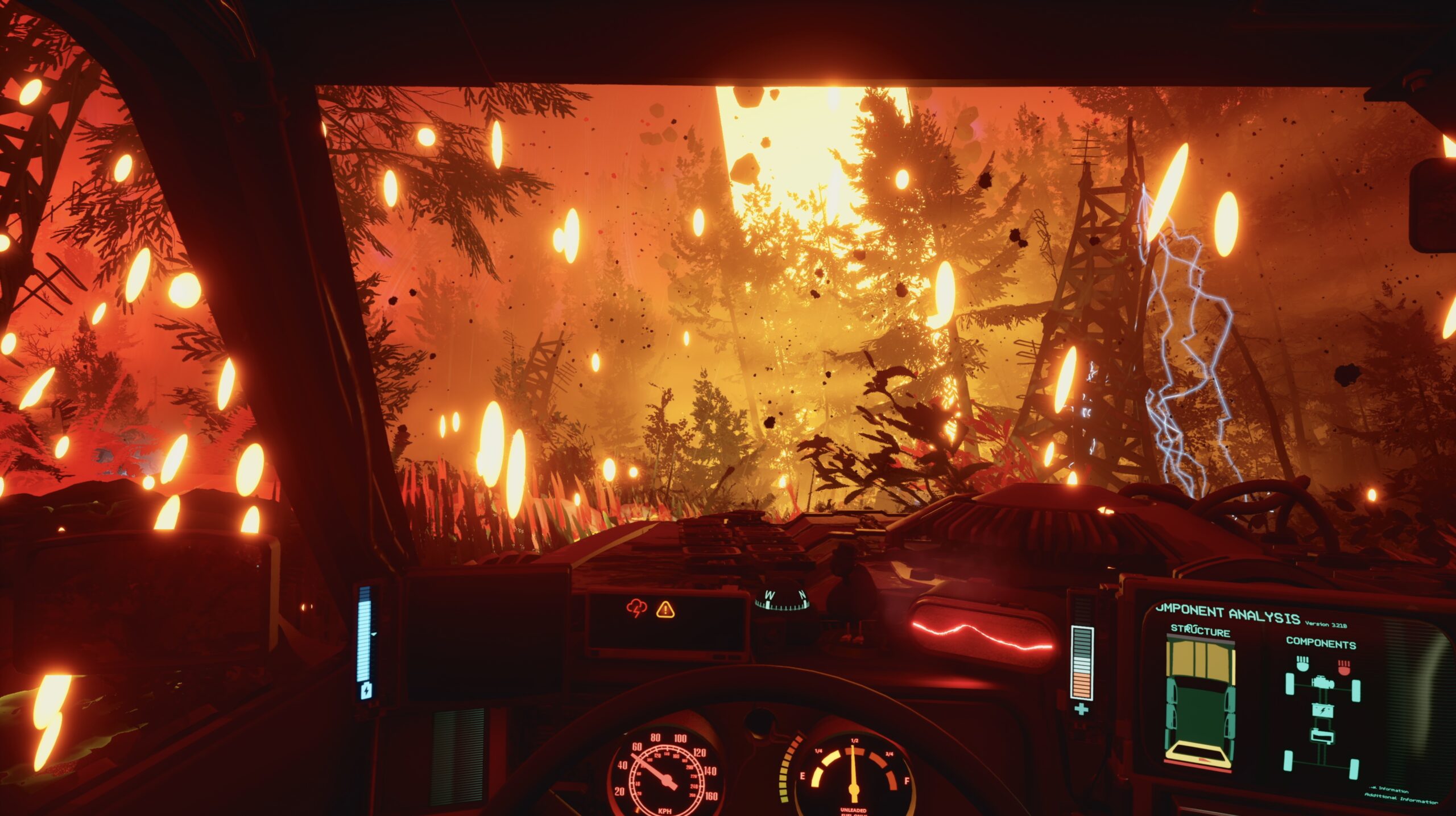
Task: Click the battery lightning icon on the components schematic
Action: pyautogui.click(x=1323, y=711)
